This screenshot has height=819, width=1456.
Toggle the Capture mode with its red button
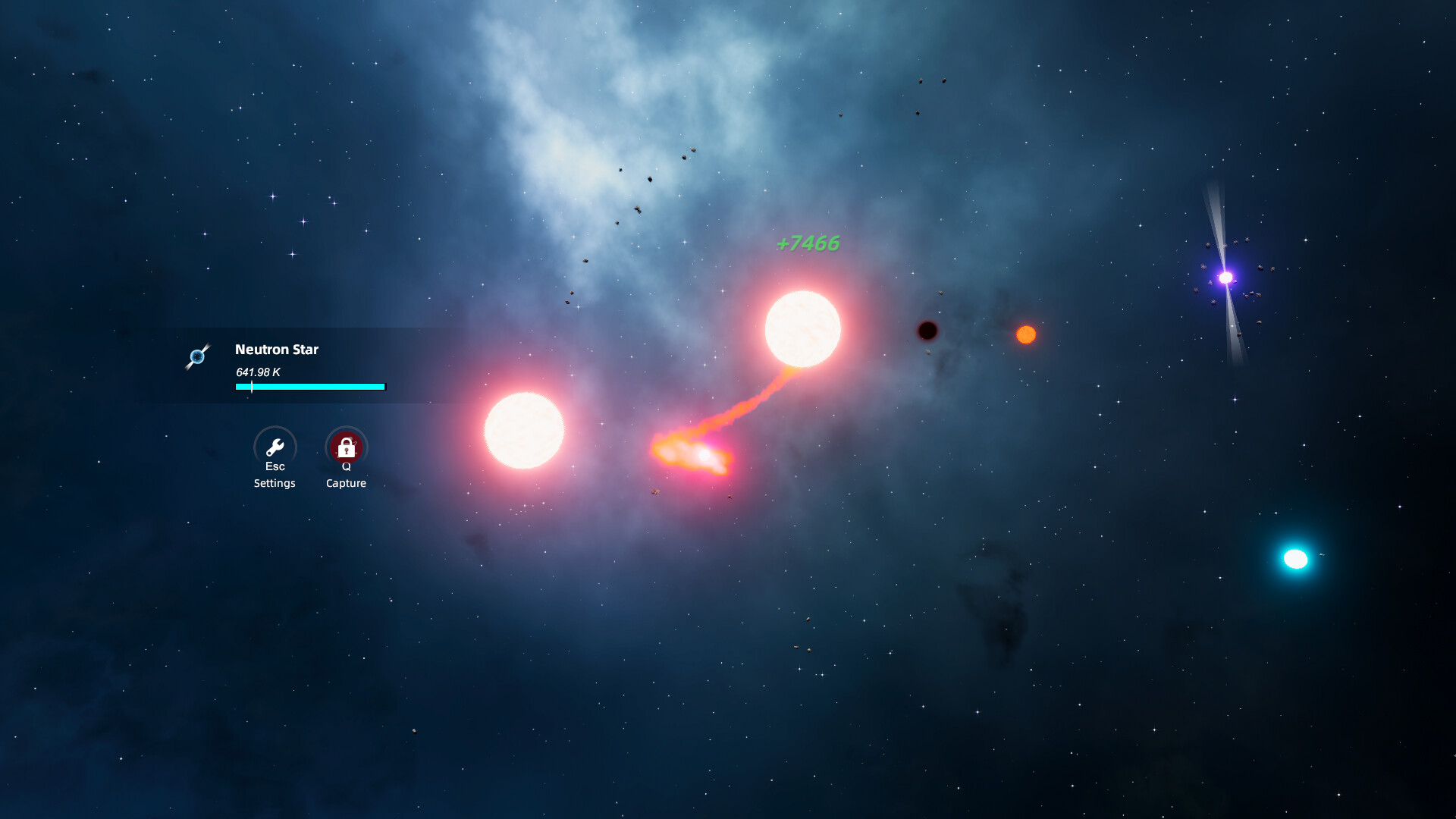tap(346, 447)
